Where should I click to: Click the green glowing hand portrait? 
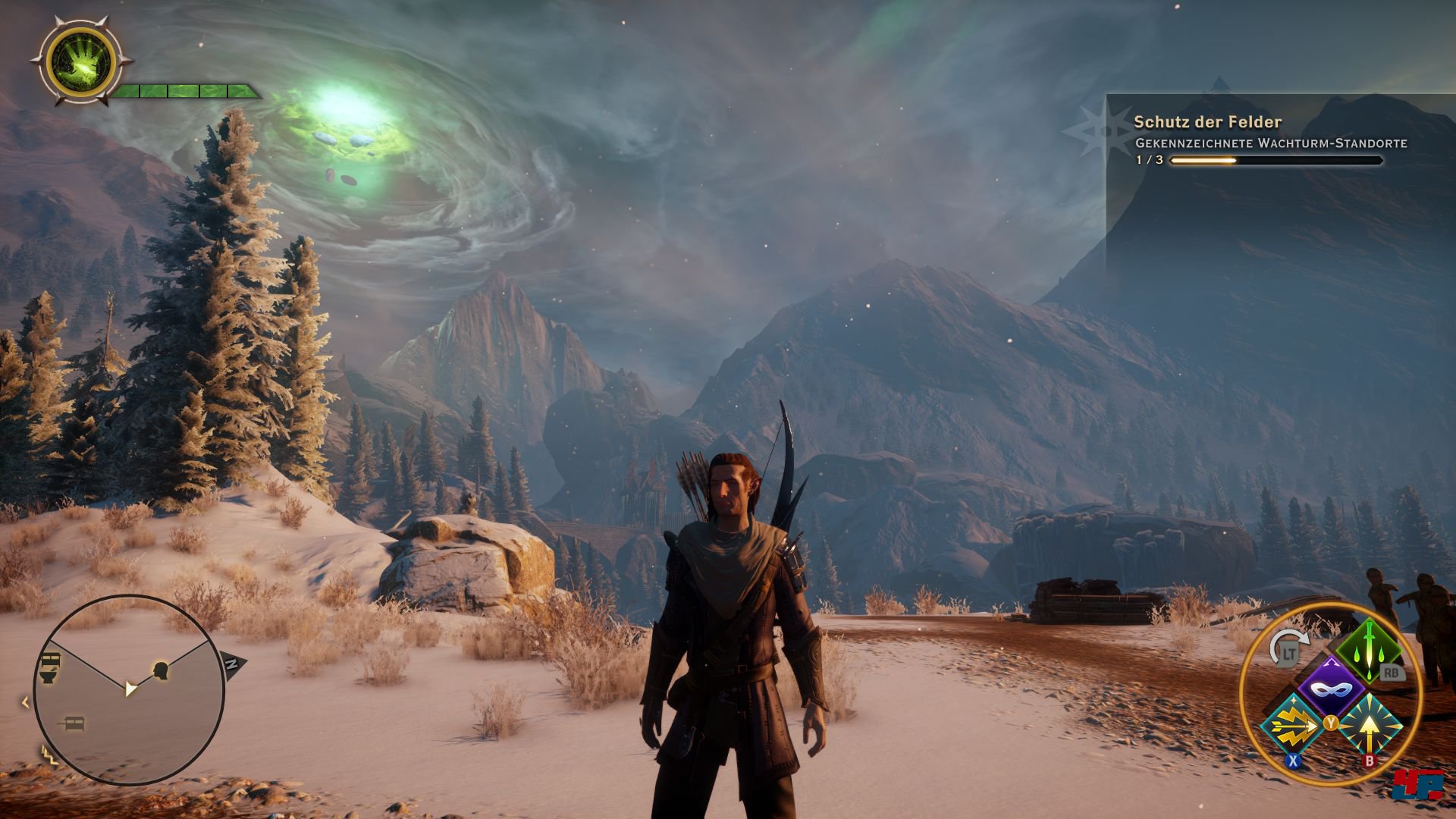coord(80,62)
